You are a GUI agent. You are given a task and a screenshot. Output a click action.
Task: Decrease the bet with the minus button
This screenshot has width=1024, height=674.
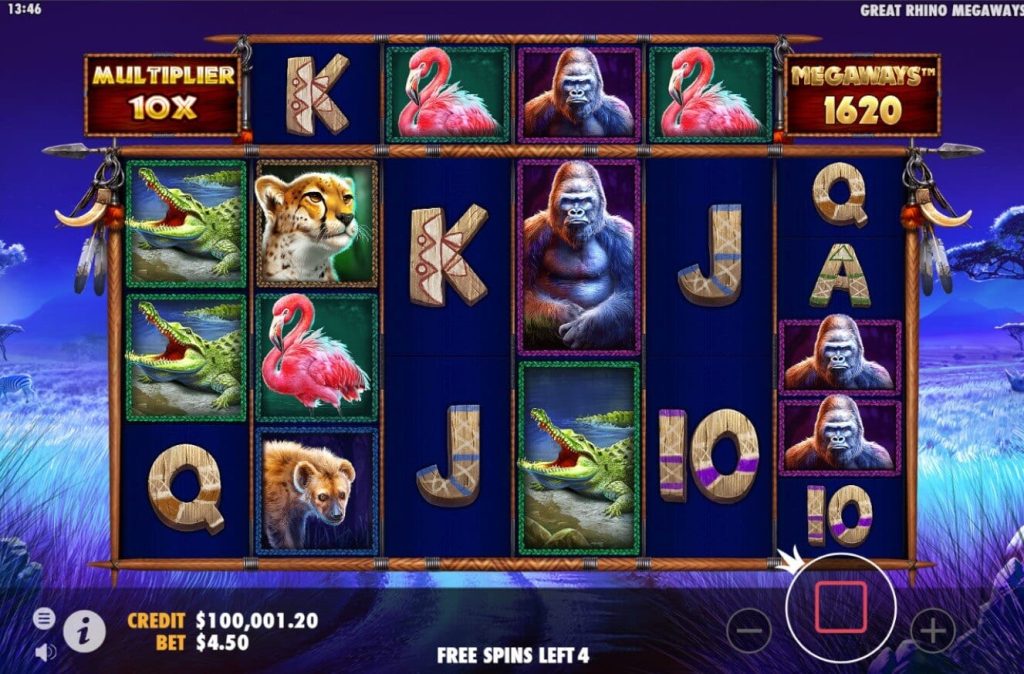click(749, 630)
